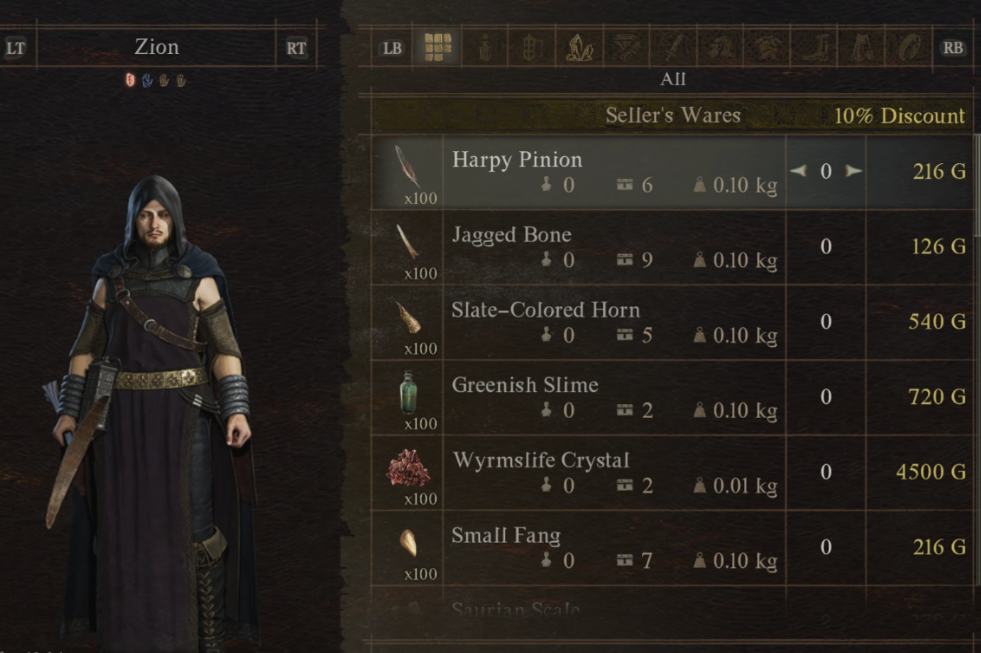Switch to the ring category tab
The width and height of the screenshot is (981, 653).
click(912, 47)
